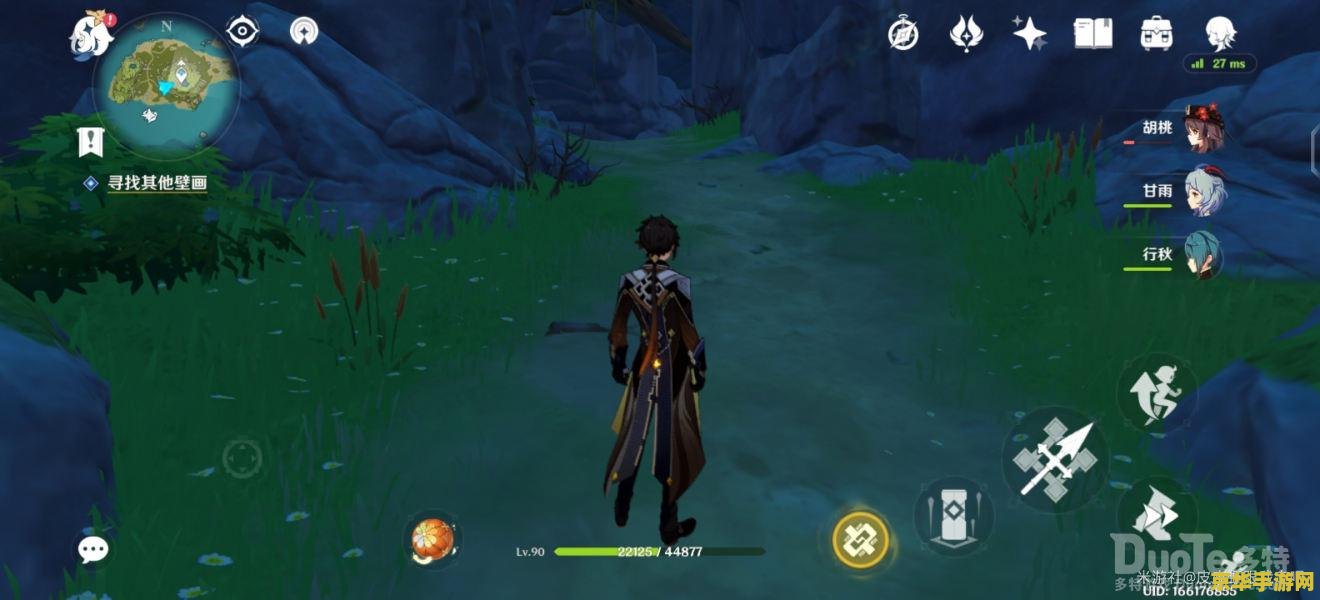Open the compass events icon
The image size is (1320, 600).
(904, 34)
